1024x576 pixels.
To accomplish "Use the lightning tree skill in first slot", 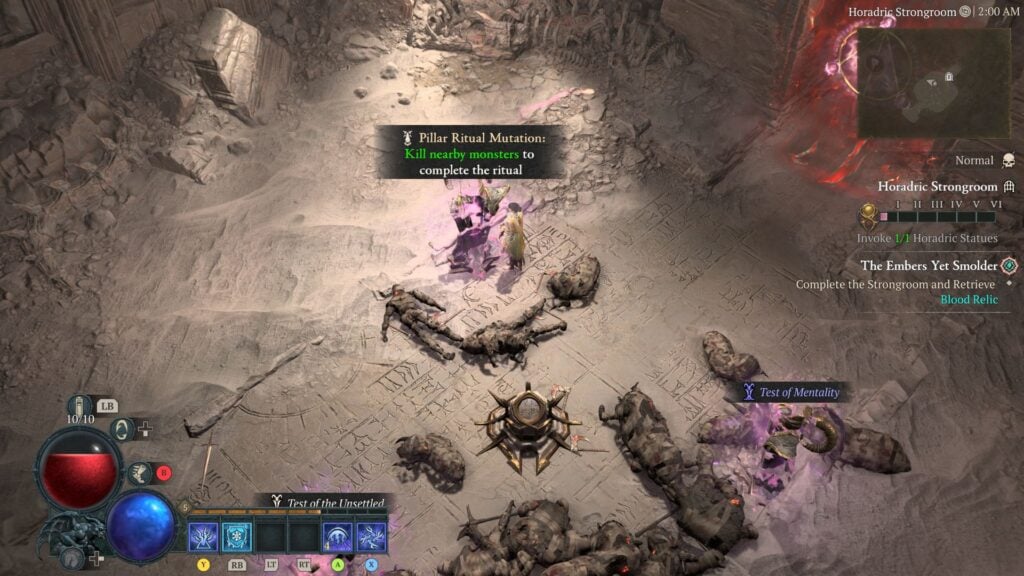I will click(x=204, y=538).
